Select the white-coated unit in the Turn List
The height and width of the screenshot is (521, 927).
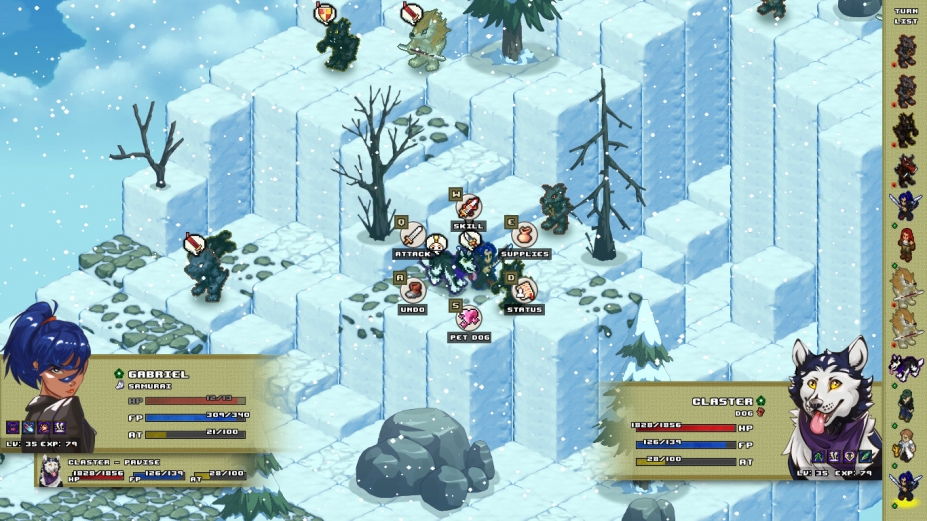tap(906, 445)
